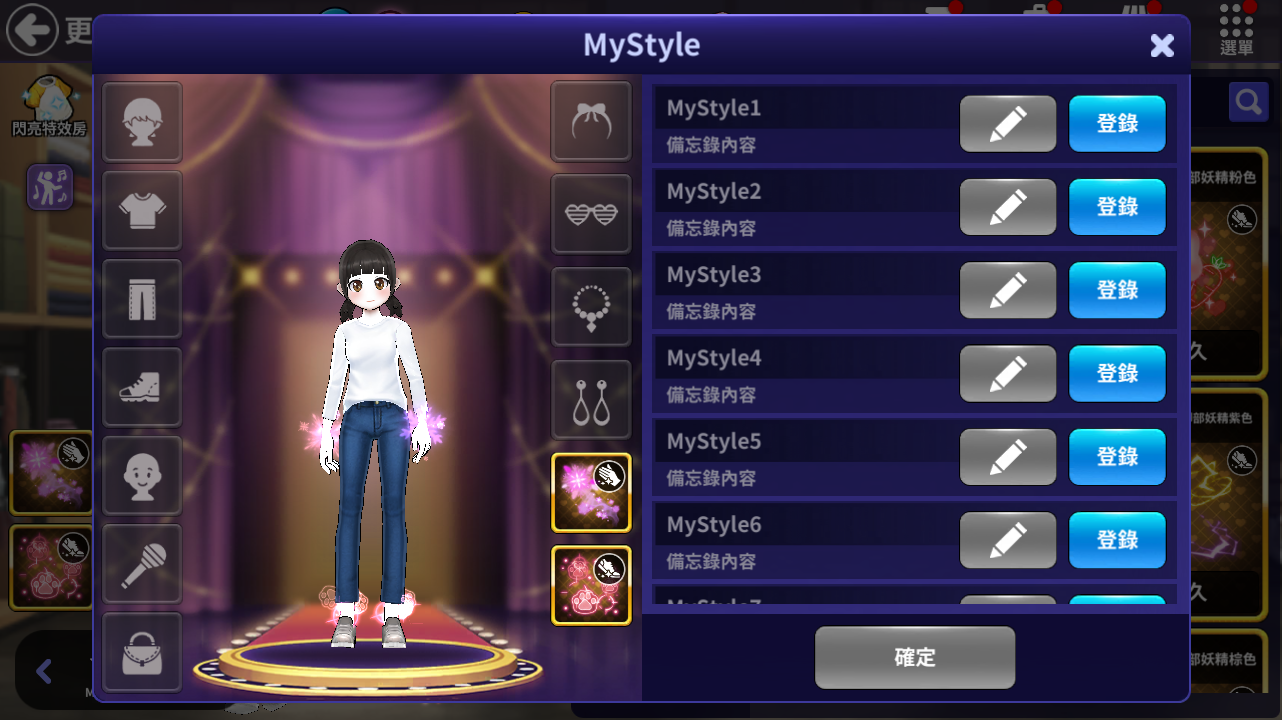Edit the MyStyle2 memo

tap(1007, 207)
